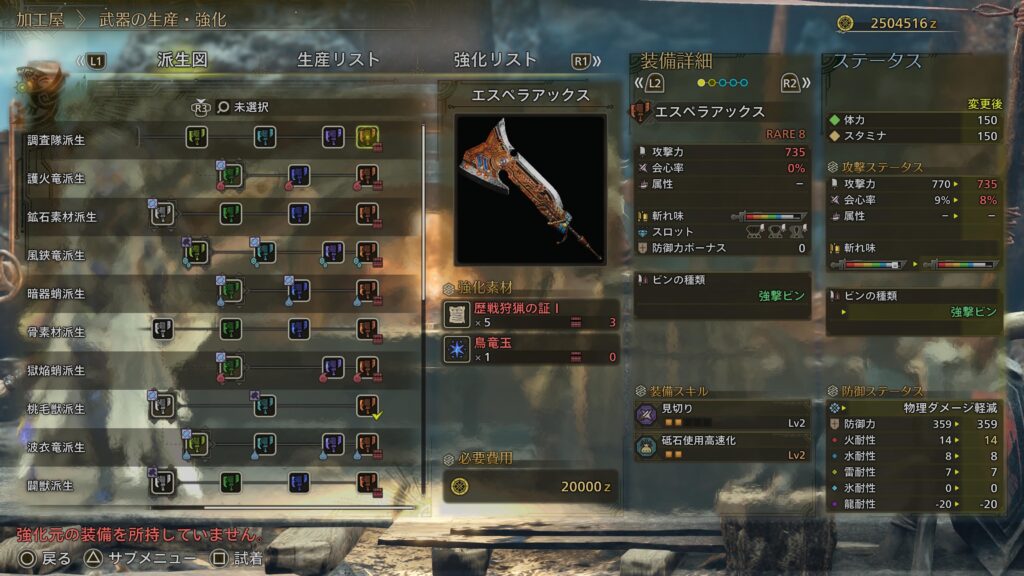This screenshot has height=576, width=1024.
Task: View the 砥石使用高速化 skill entry
Action: [x=721, y=448]
